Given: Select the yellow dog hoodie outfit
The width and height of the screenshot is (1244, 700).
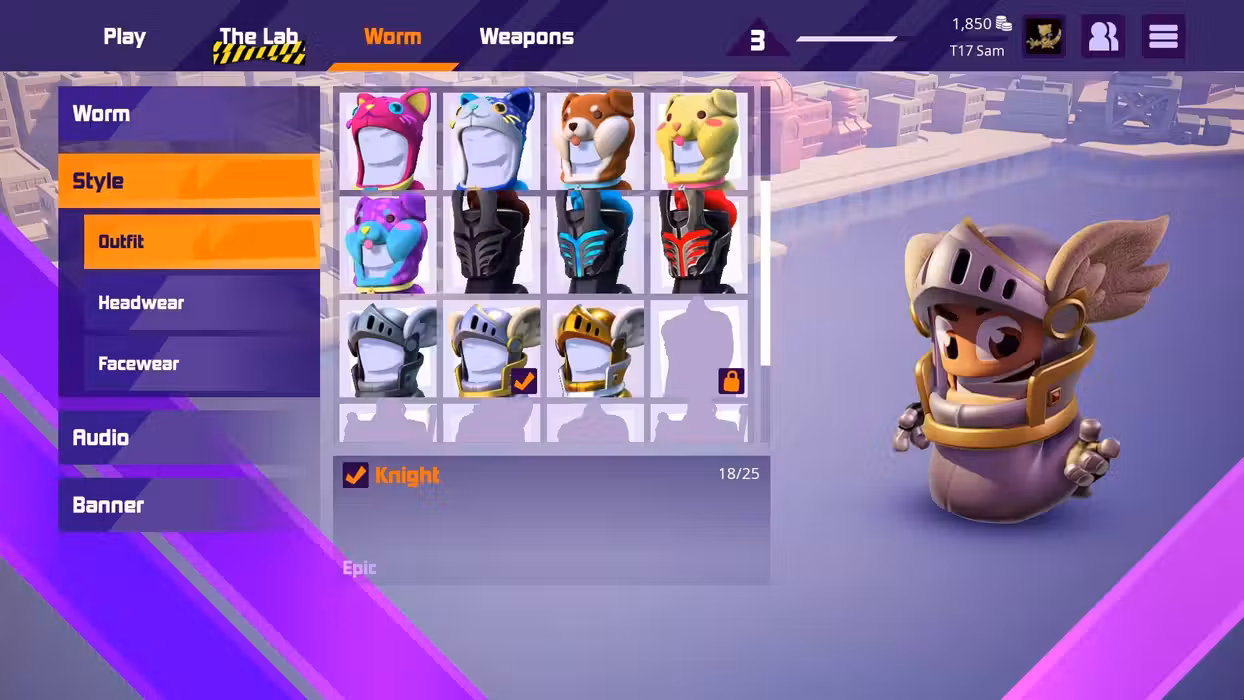Looking at the screenshot, I should (699, 140).
